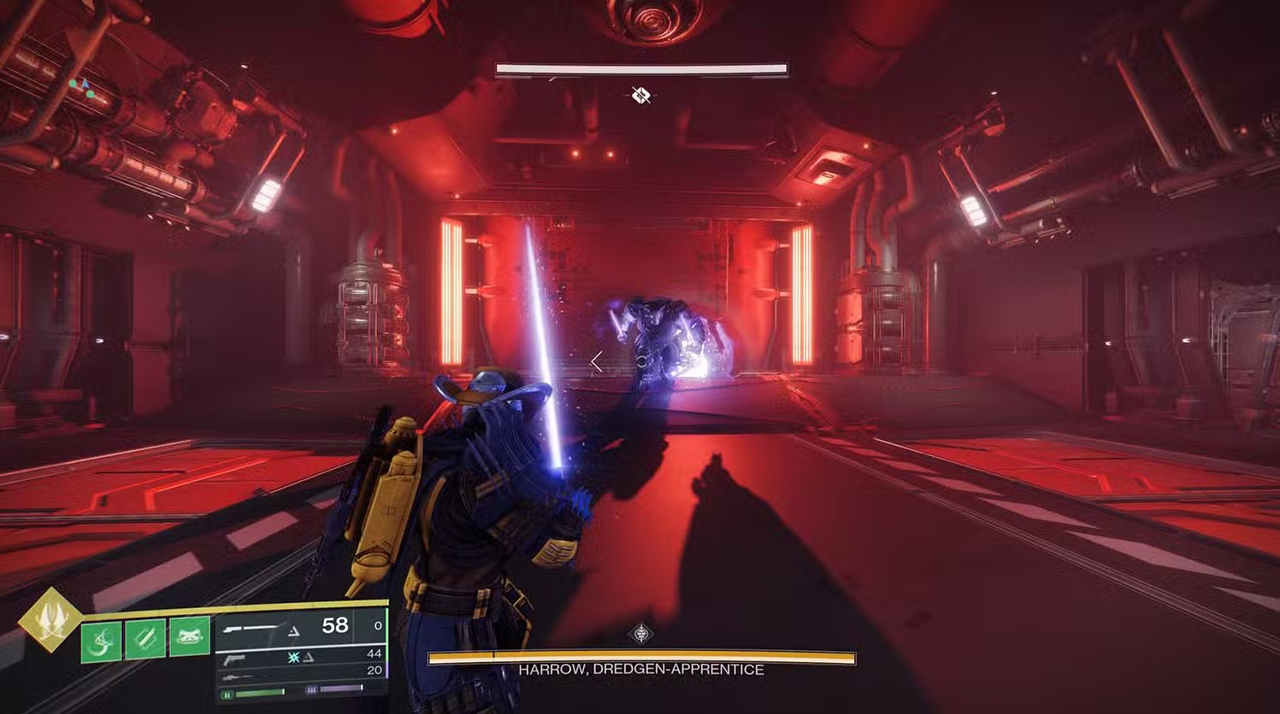Viewport: 1280px width, 714px height.
Task: Trigger the green knife melee ability icon
Action: [145, 640]
